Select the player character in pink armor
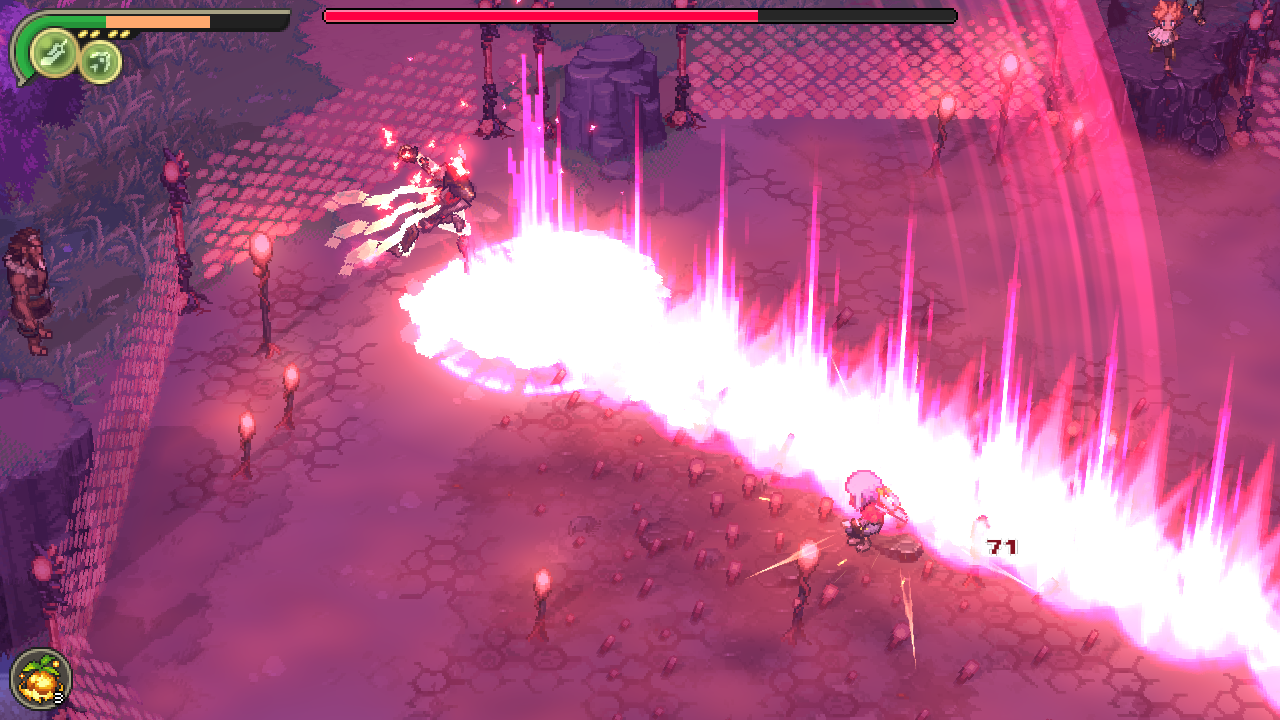Viewport: 1280px width, 720px height. [865, 510]
